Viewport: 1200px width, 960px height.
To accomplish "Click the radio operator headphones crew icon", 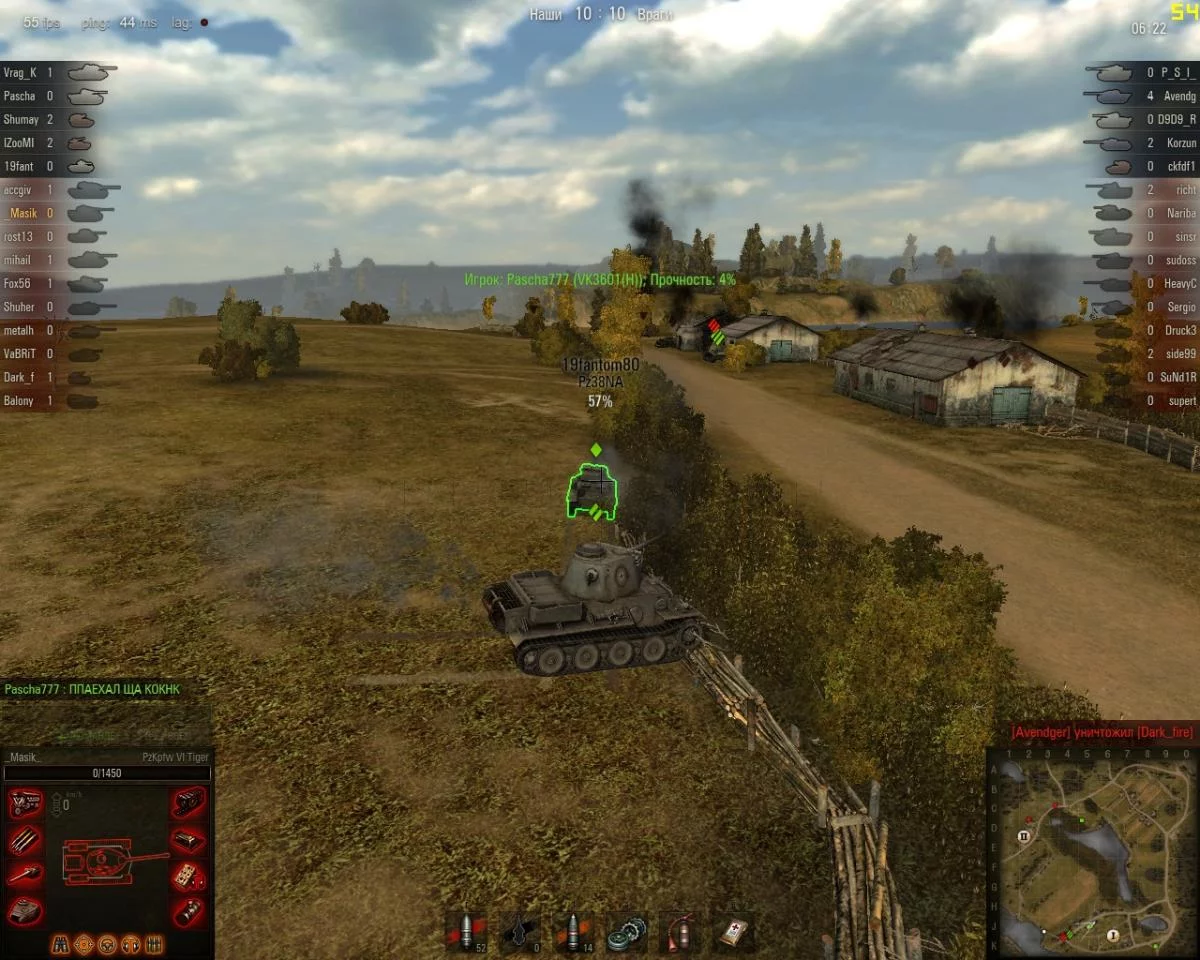I will [131, 943].
